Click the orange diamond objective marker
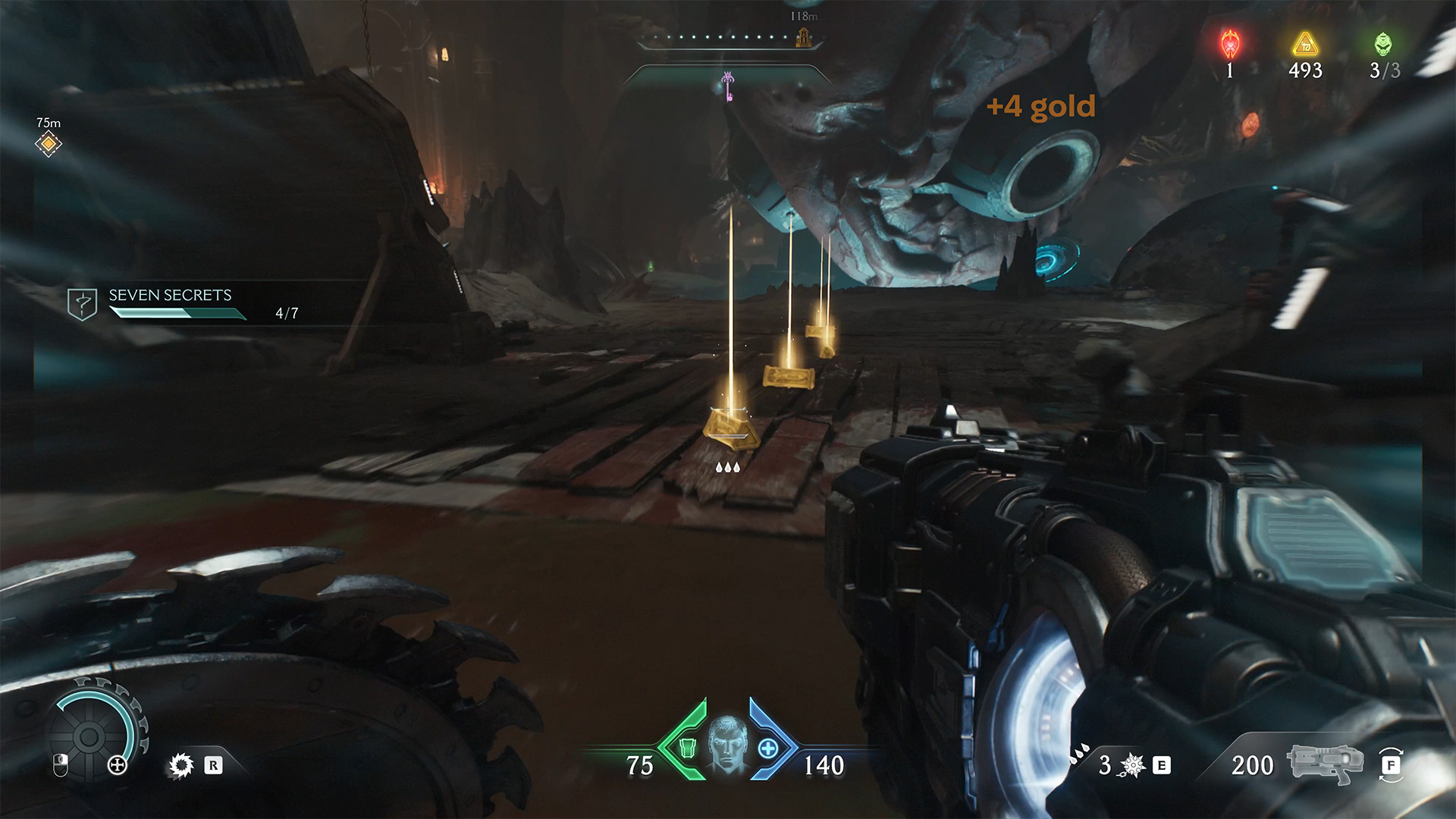The width and height of the screenshot is (1456, 819). (49, 143)
